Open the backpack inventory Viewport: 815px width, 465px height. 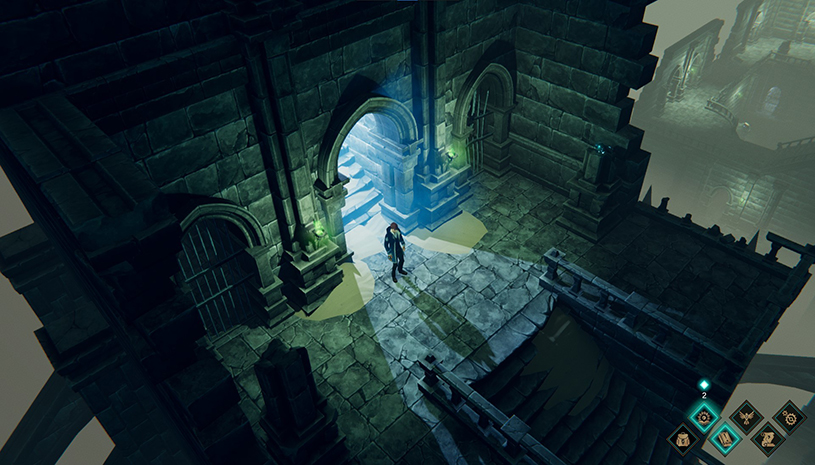click(683, 437)
